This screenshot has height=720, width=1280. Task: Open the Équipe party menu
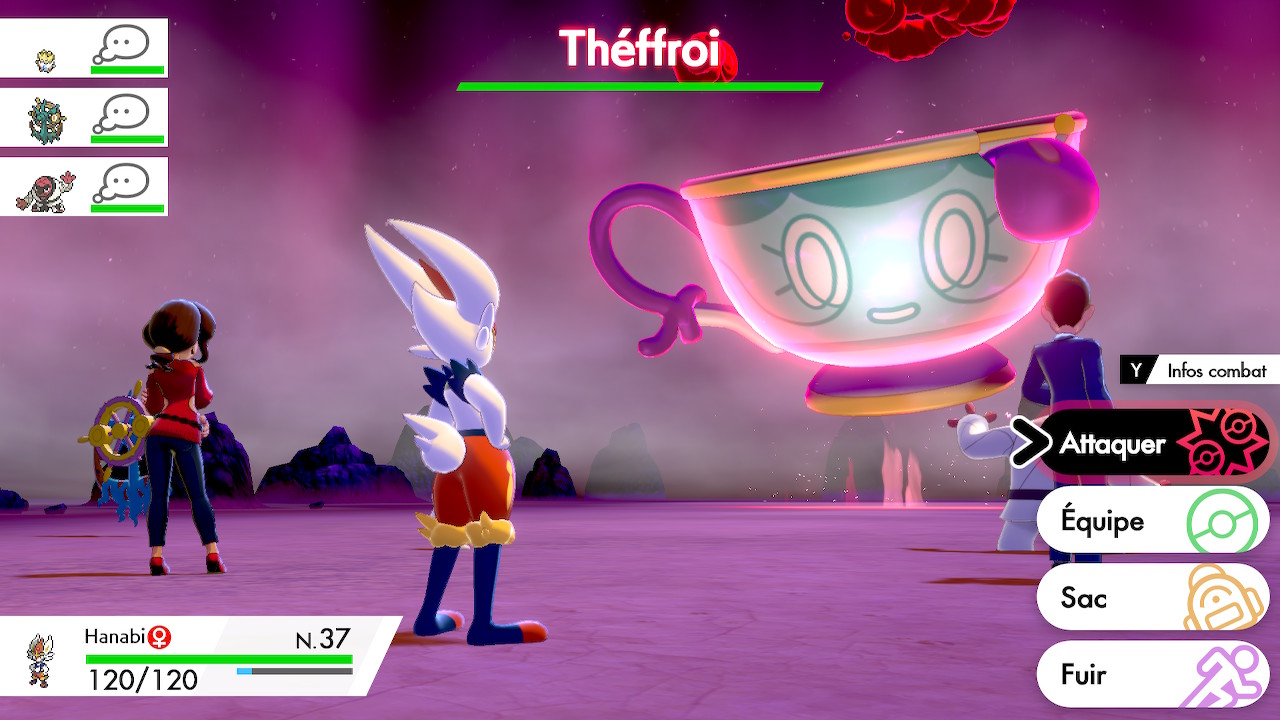coord(1150,521)
